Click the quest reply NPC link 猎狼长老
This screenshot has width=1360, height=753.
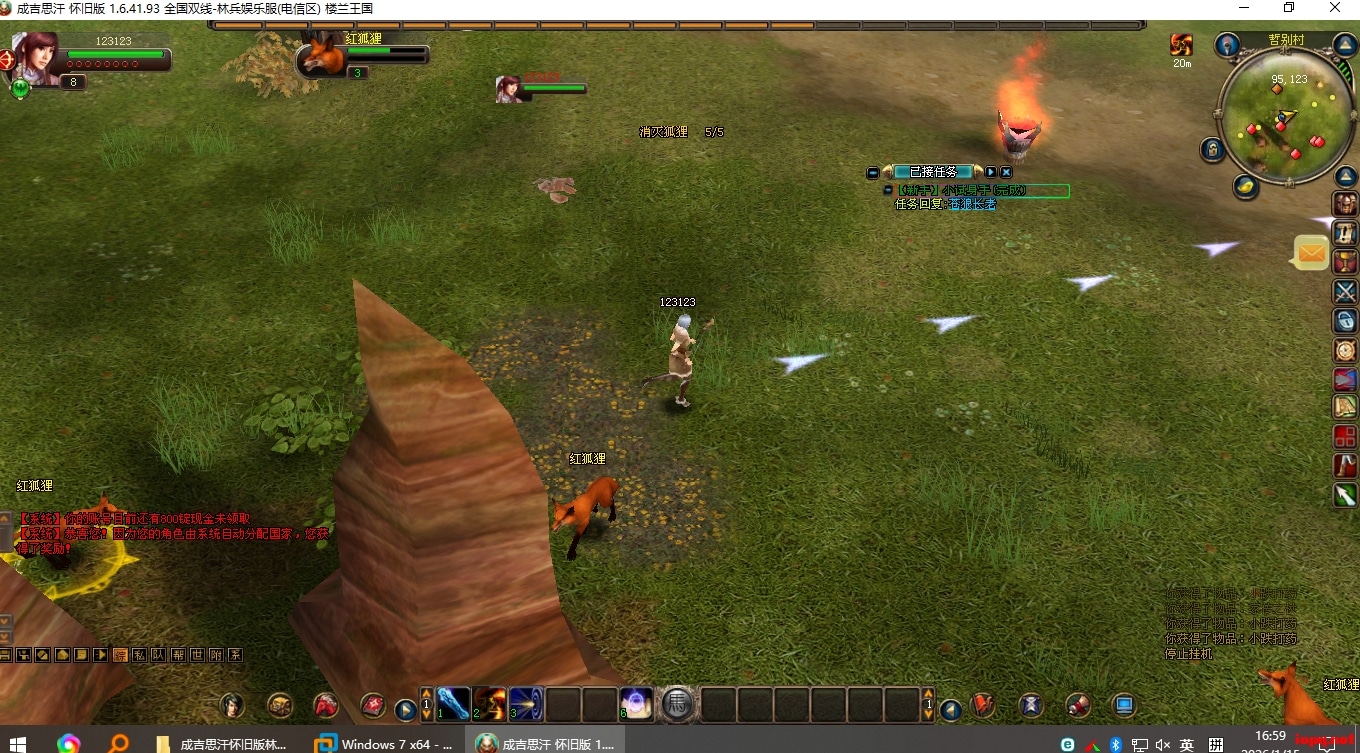(972, 204)
